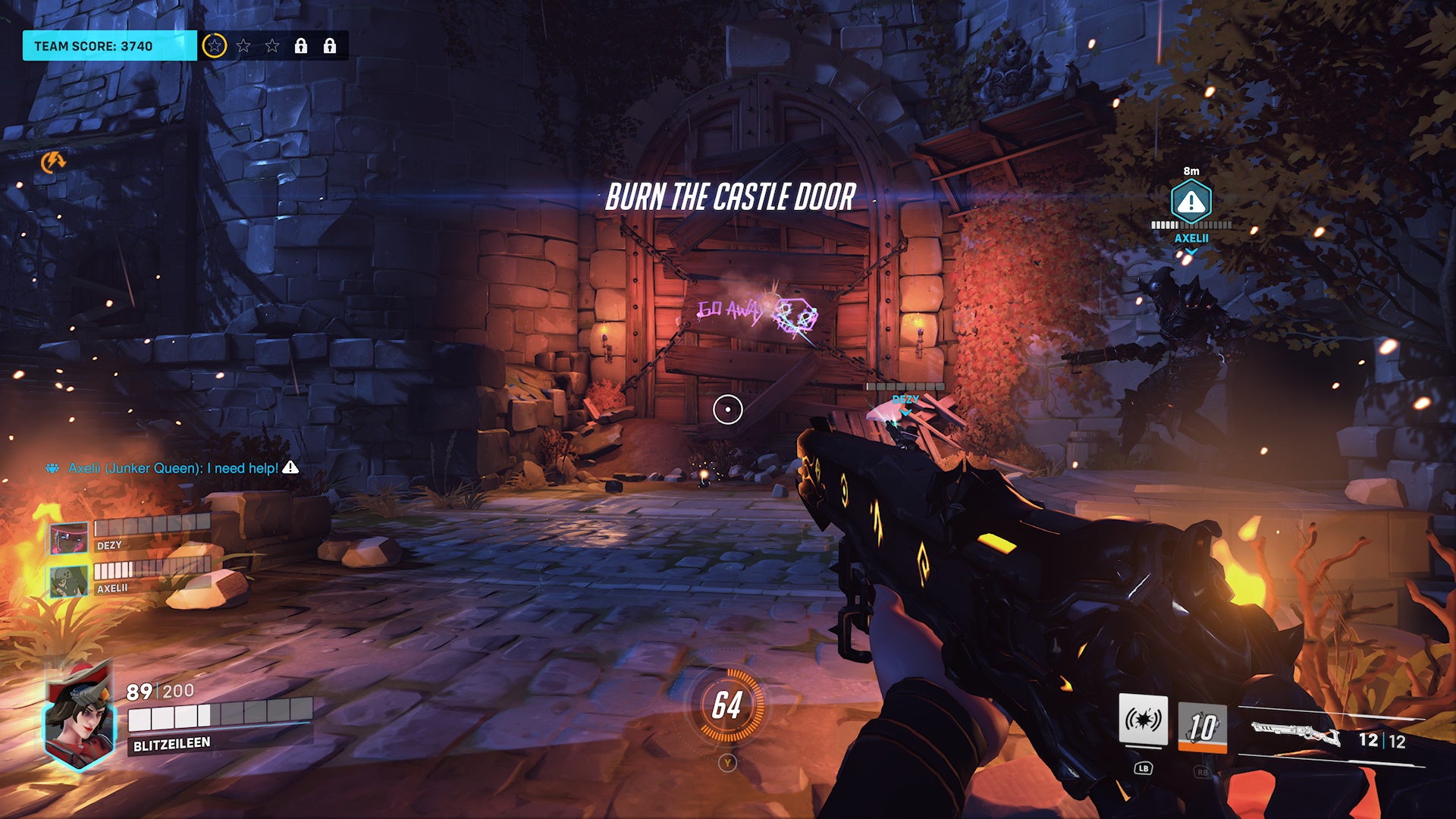Click the BURN THE CASTLE DOOR objective text
This screenshot has width=1456, height=819.
(730, 199)
